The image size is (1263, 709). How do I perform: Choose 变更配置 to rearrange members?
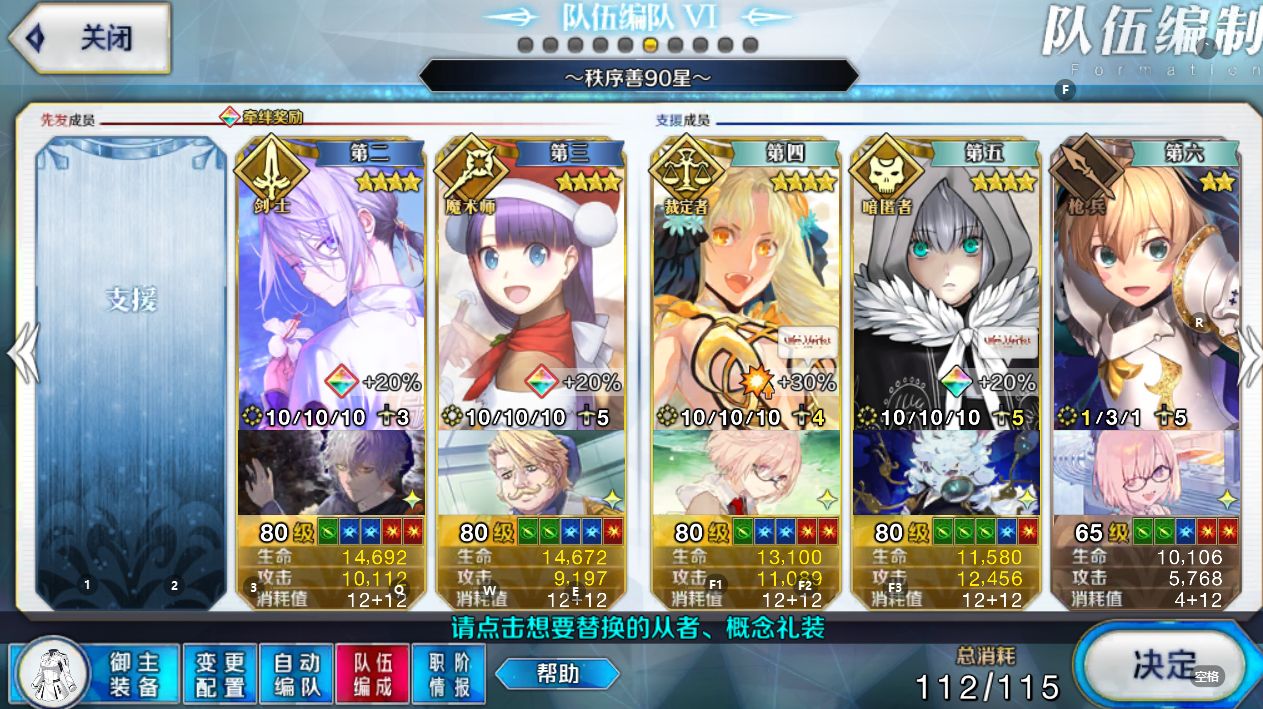[x=220, y=674]
